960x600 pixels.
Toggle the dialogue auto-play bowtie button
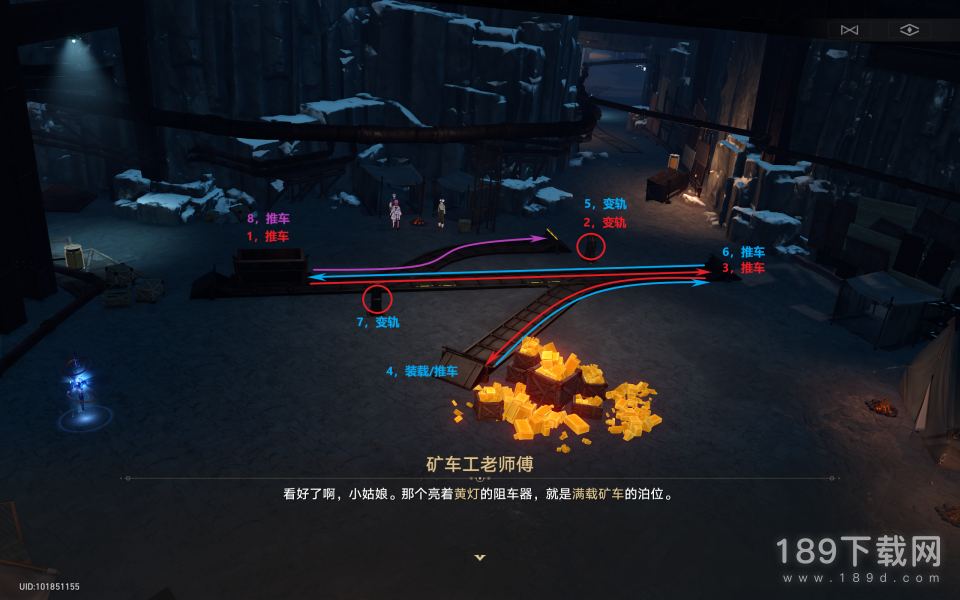(x=850, y=30)
